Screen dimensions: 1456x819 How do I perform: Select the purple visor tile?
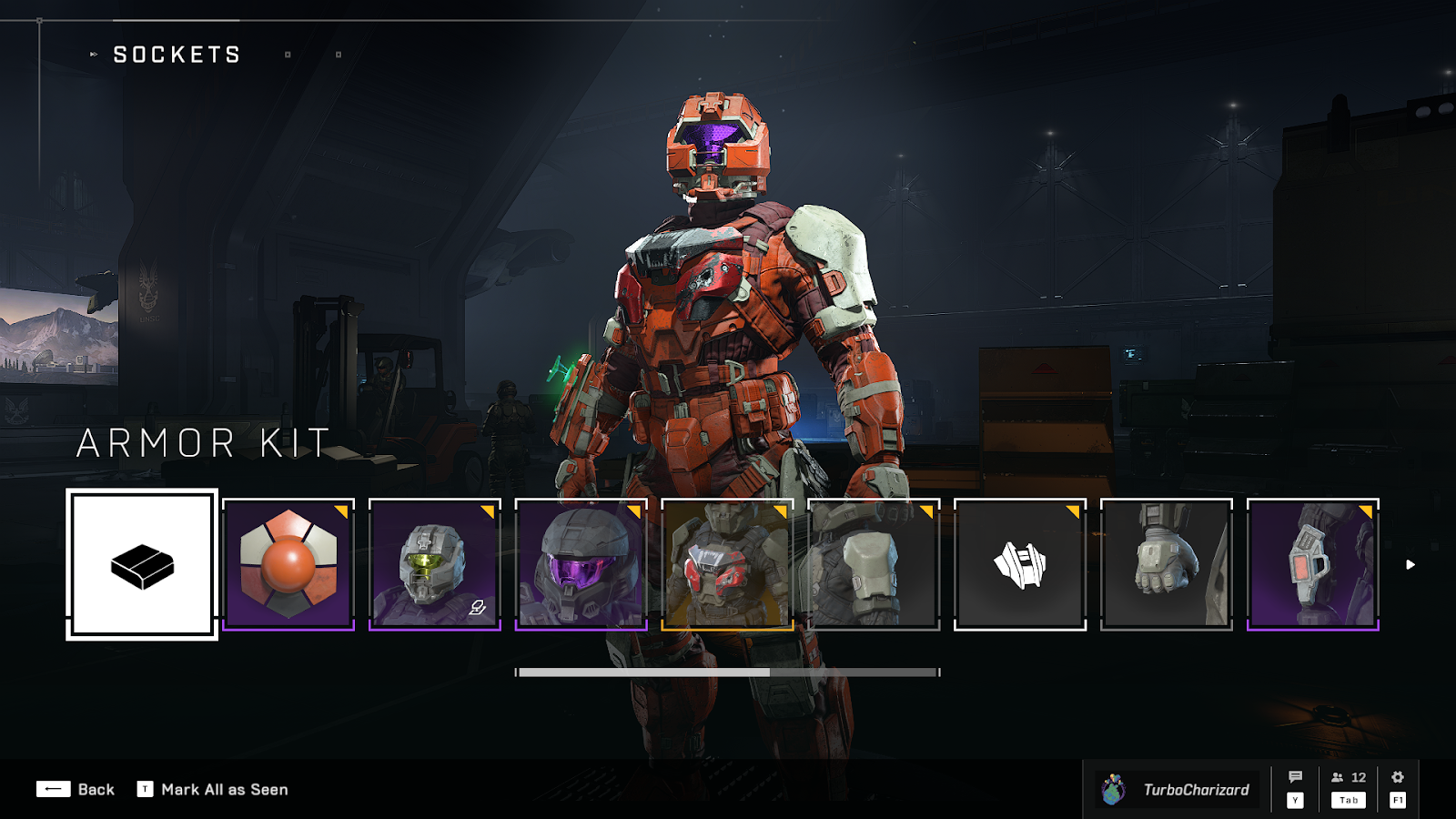coord(581,564)
